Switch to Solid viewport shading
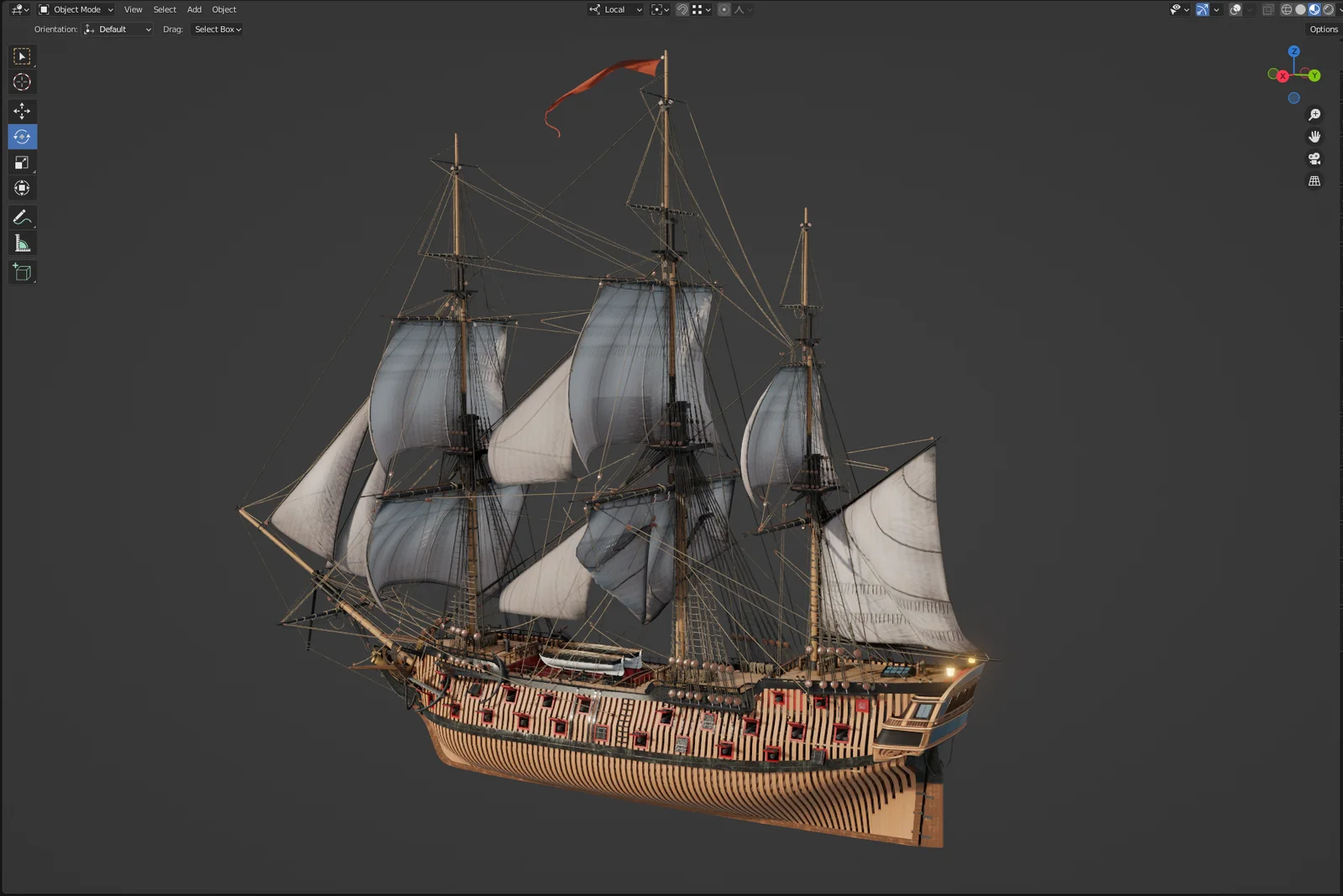1343x896 pixels. pyautogui.click(x=1300, y=9)
